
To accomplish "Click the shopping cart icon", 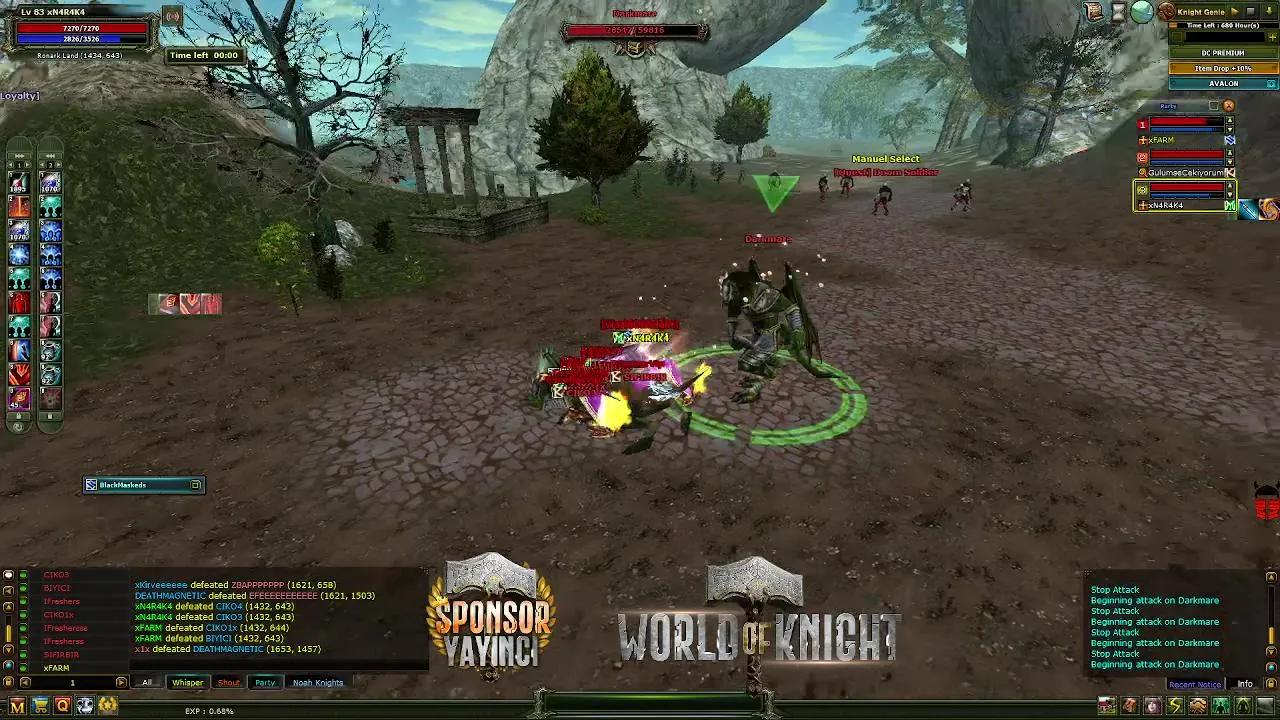I will pyautogui.click(x=39, y=705).
